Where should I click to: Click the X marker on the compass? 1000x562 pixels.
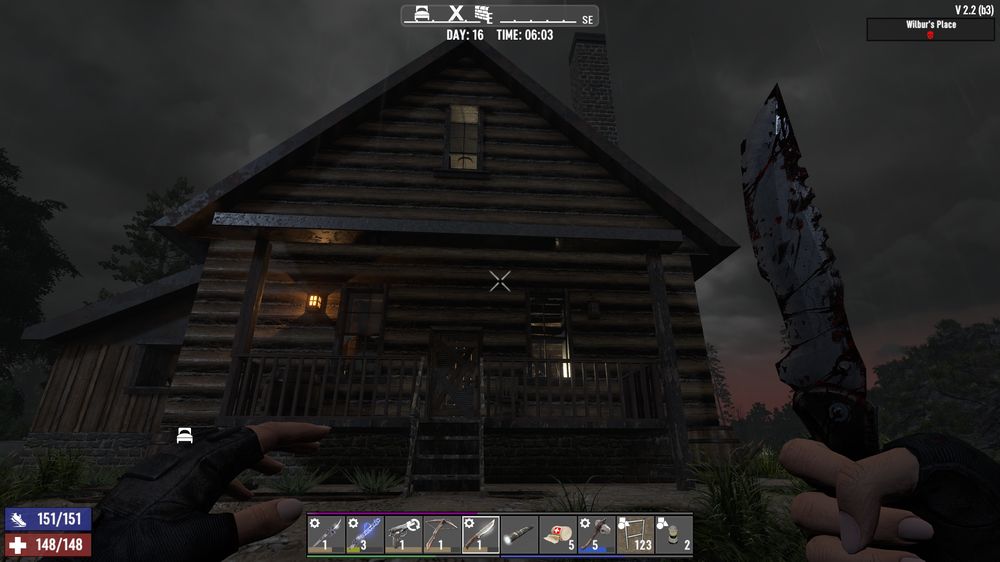click(456, 14)
